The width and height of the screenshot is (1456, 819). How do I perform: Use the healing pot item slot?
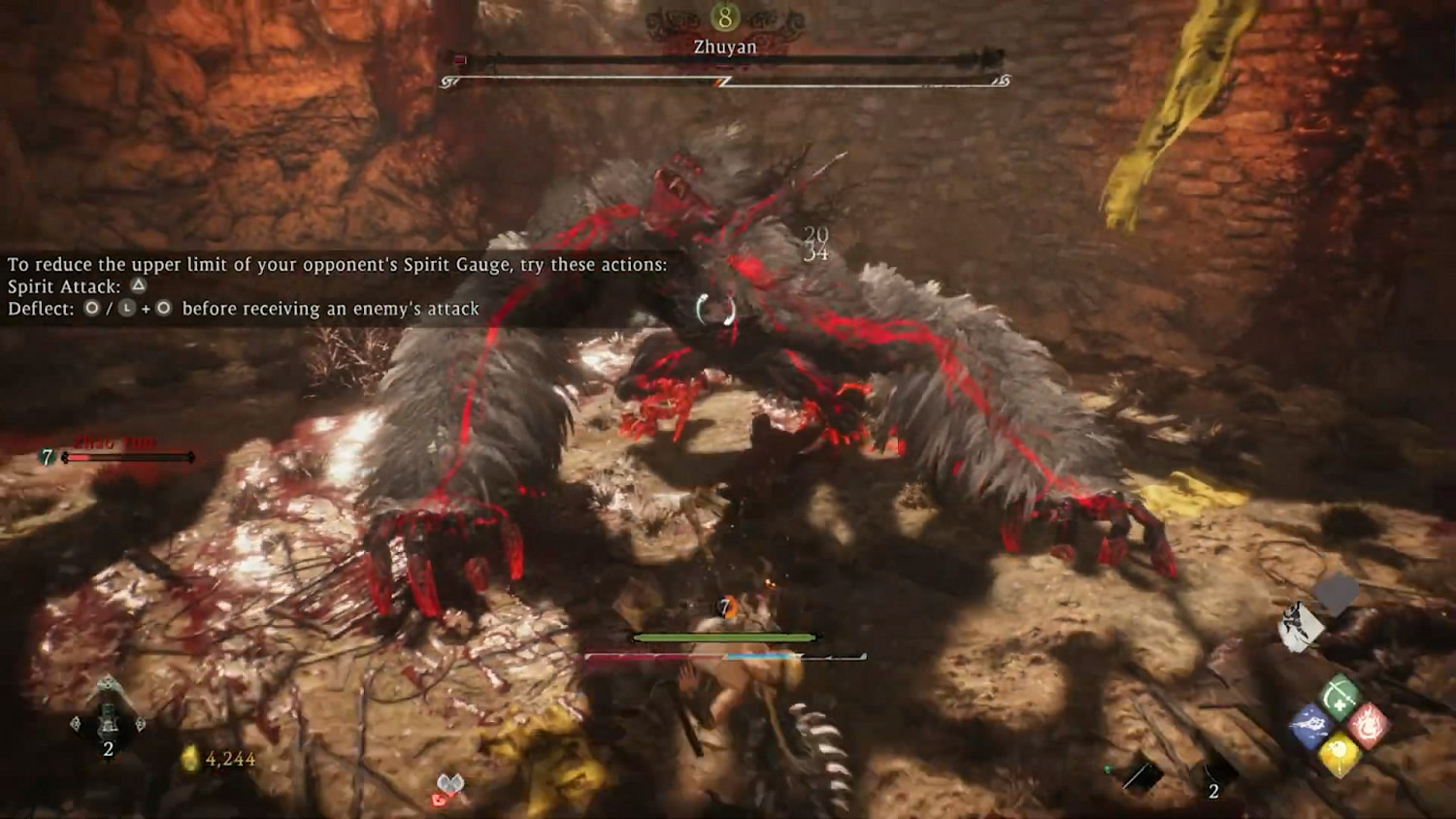[108, 720]
